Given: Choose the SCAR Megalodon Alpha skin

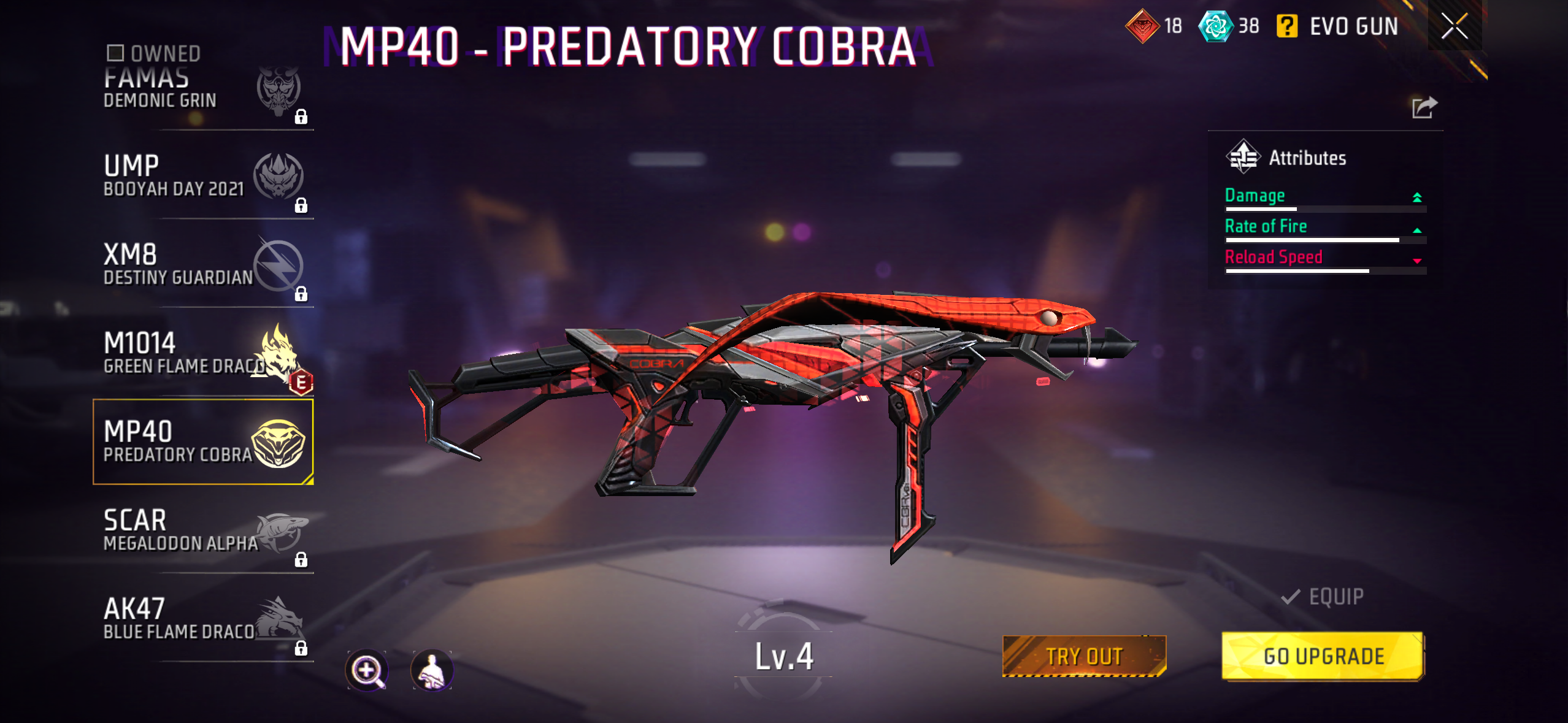Looking at the screenshot, I should pyautogui.click(x=202, y=530).
